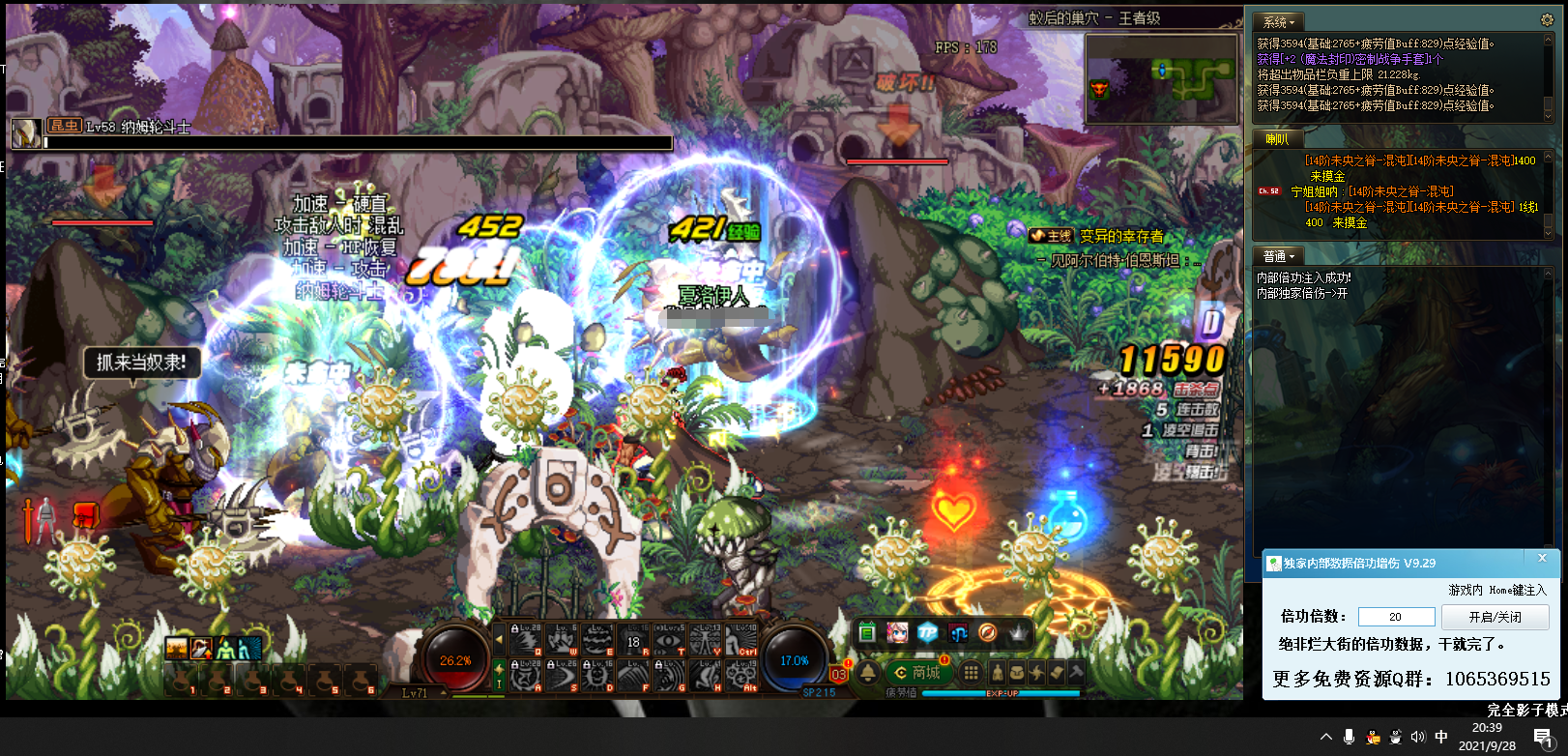Click the crown icon in menu bar
This screenshot has height=756, width=1568.
1018,633
